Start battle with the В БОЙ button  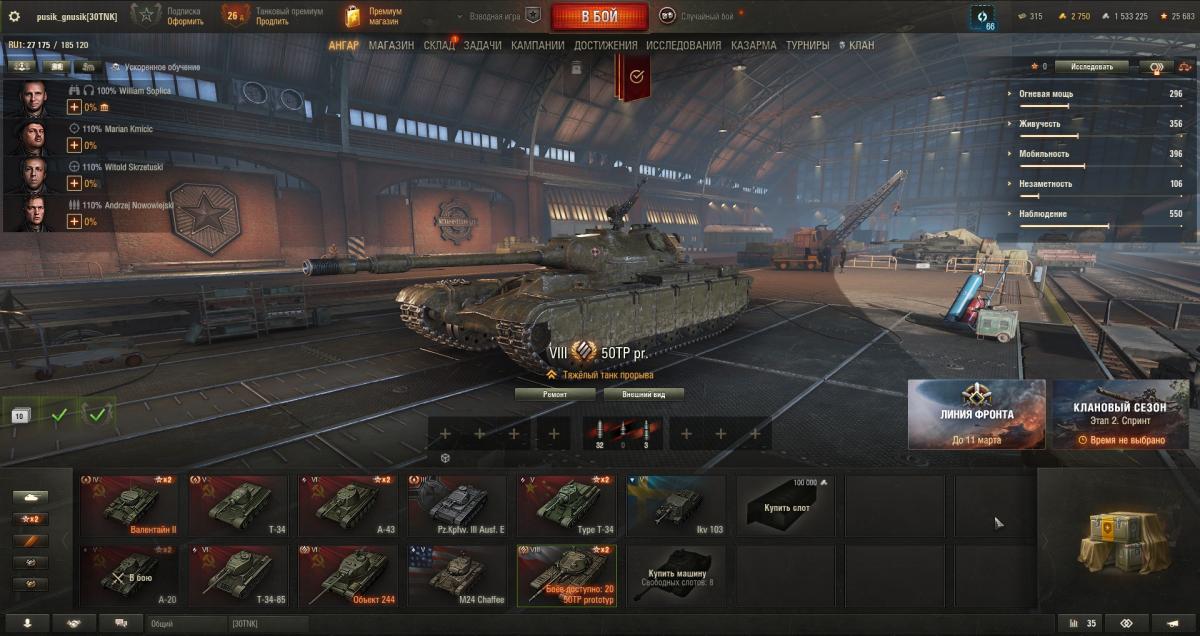tap(599, 16)
